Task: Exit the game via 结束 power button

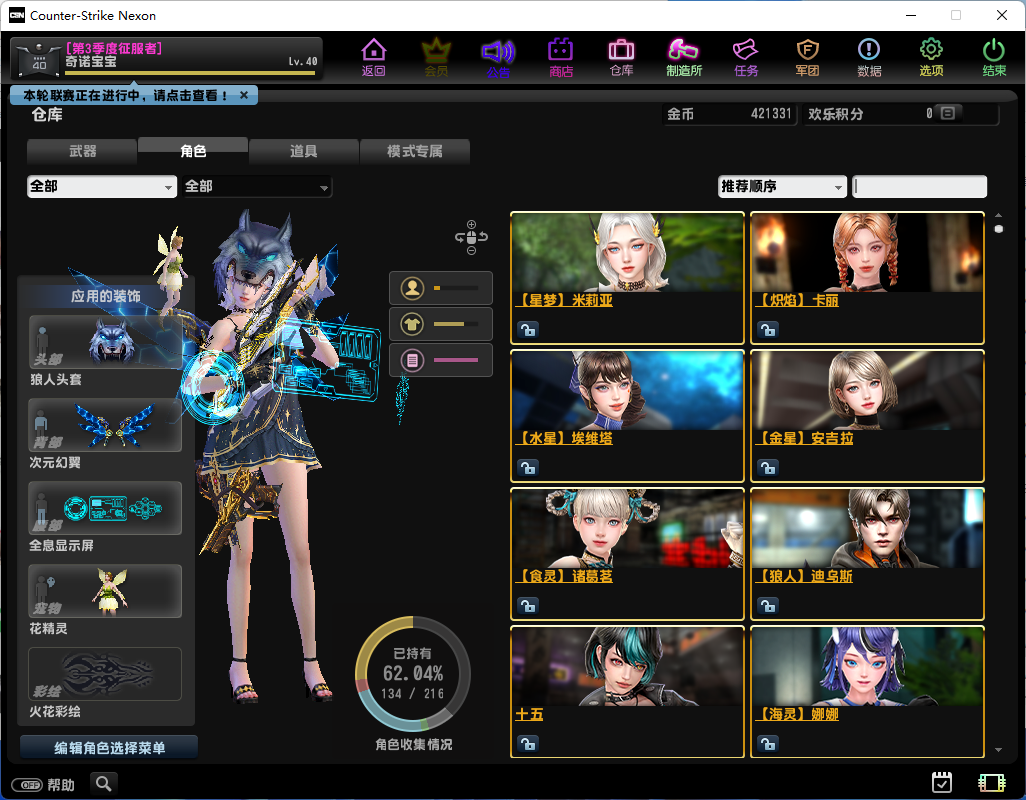Action: [x=994, y=57]
